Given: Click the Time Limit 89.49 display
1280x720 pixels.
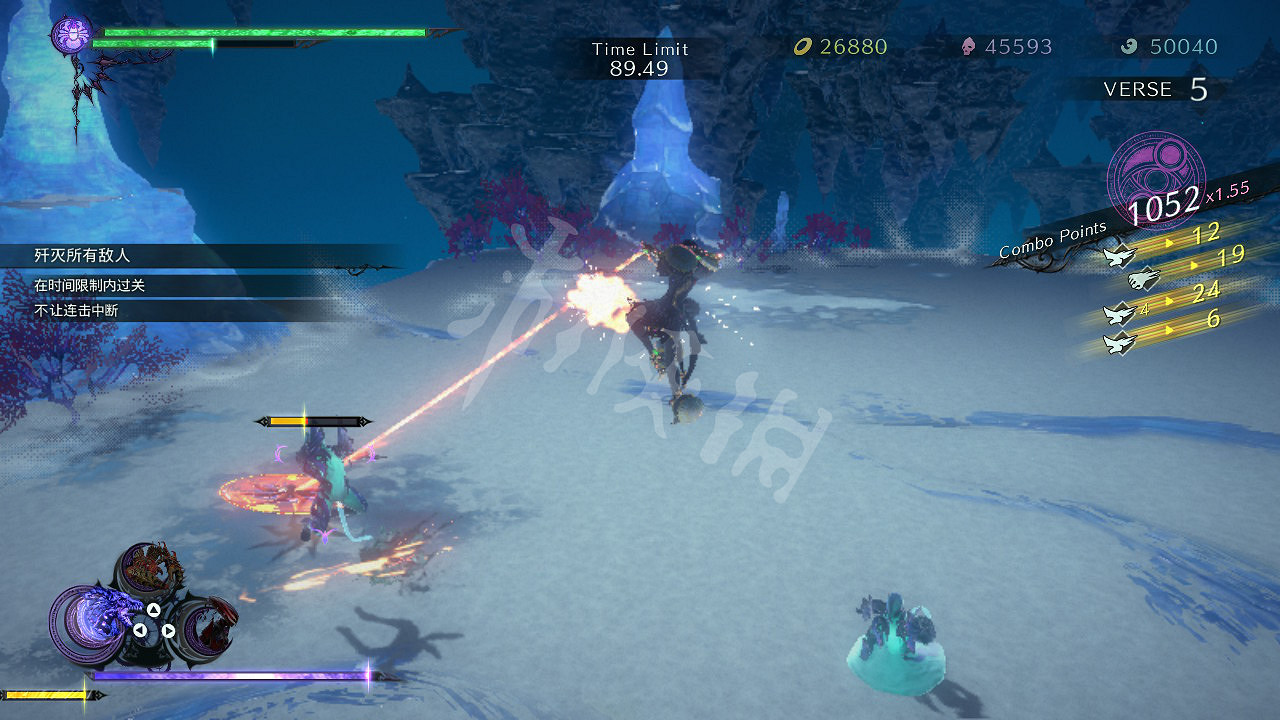Looking at the screenshot, I should pyautogui.click(x=641, y=58).
